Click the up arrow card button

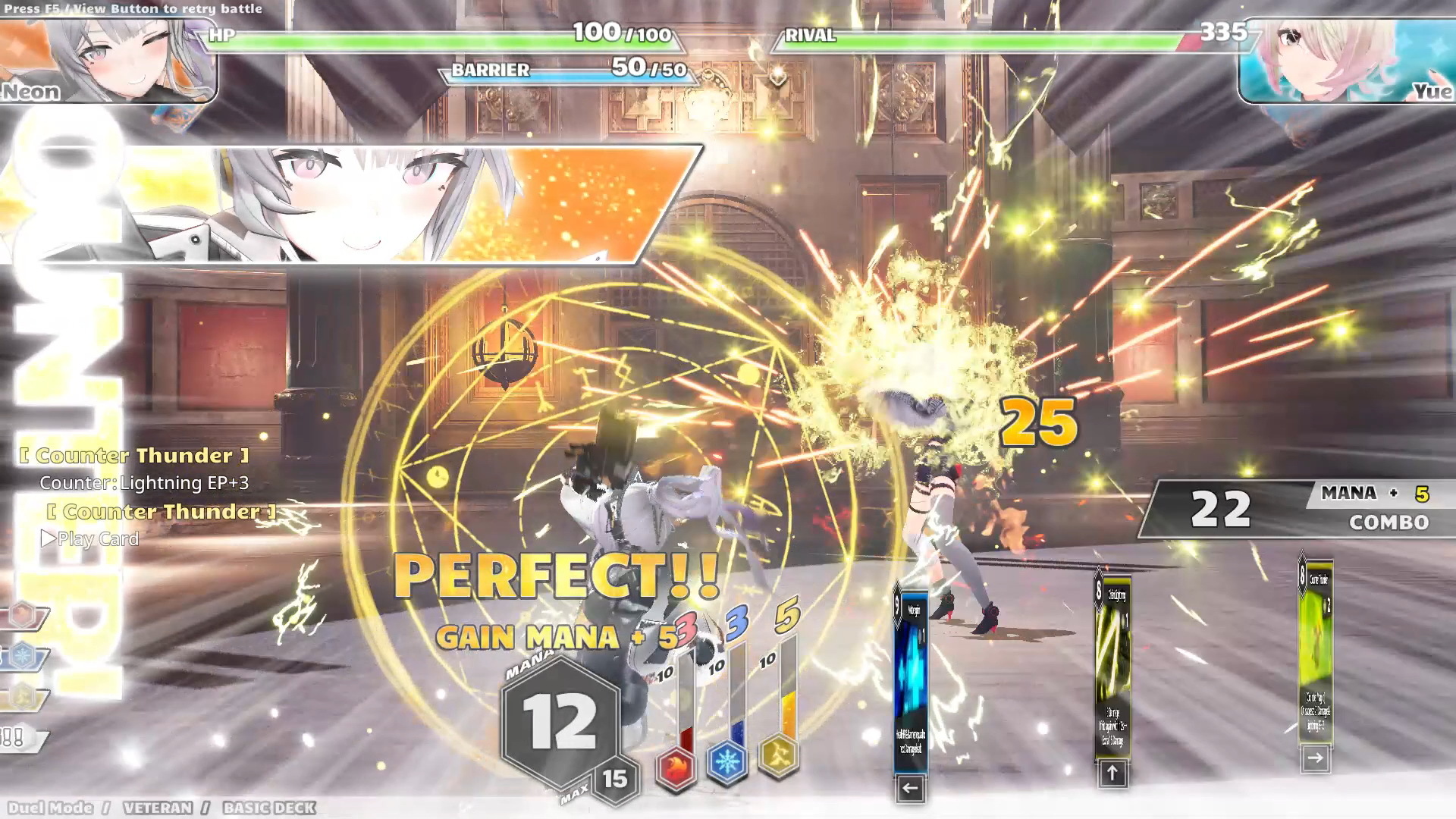[x=1112, y=773]
